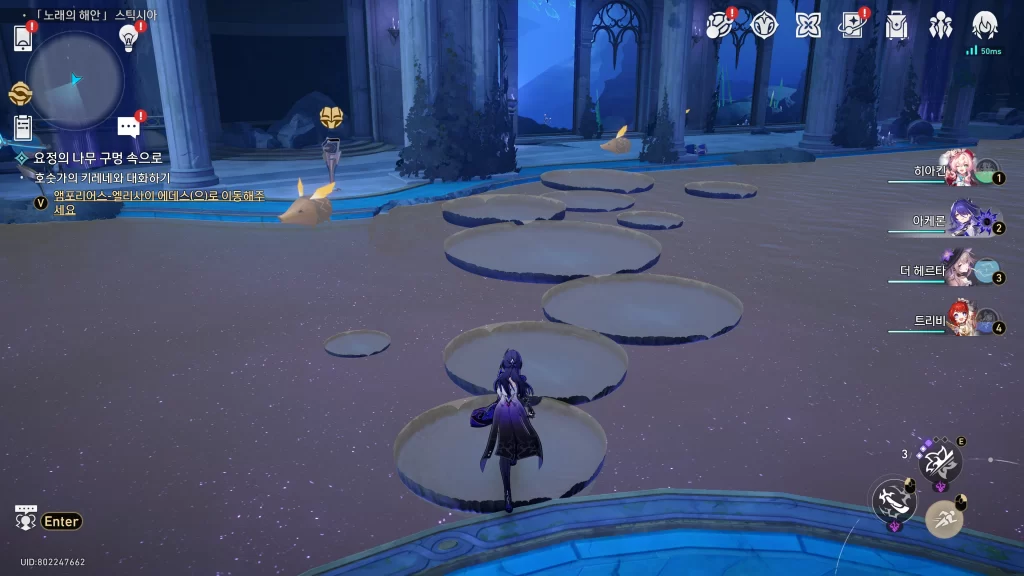Open the Warp star card icon

click(x=852, y=25)
